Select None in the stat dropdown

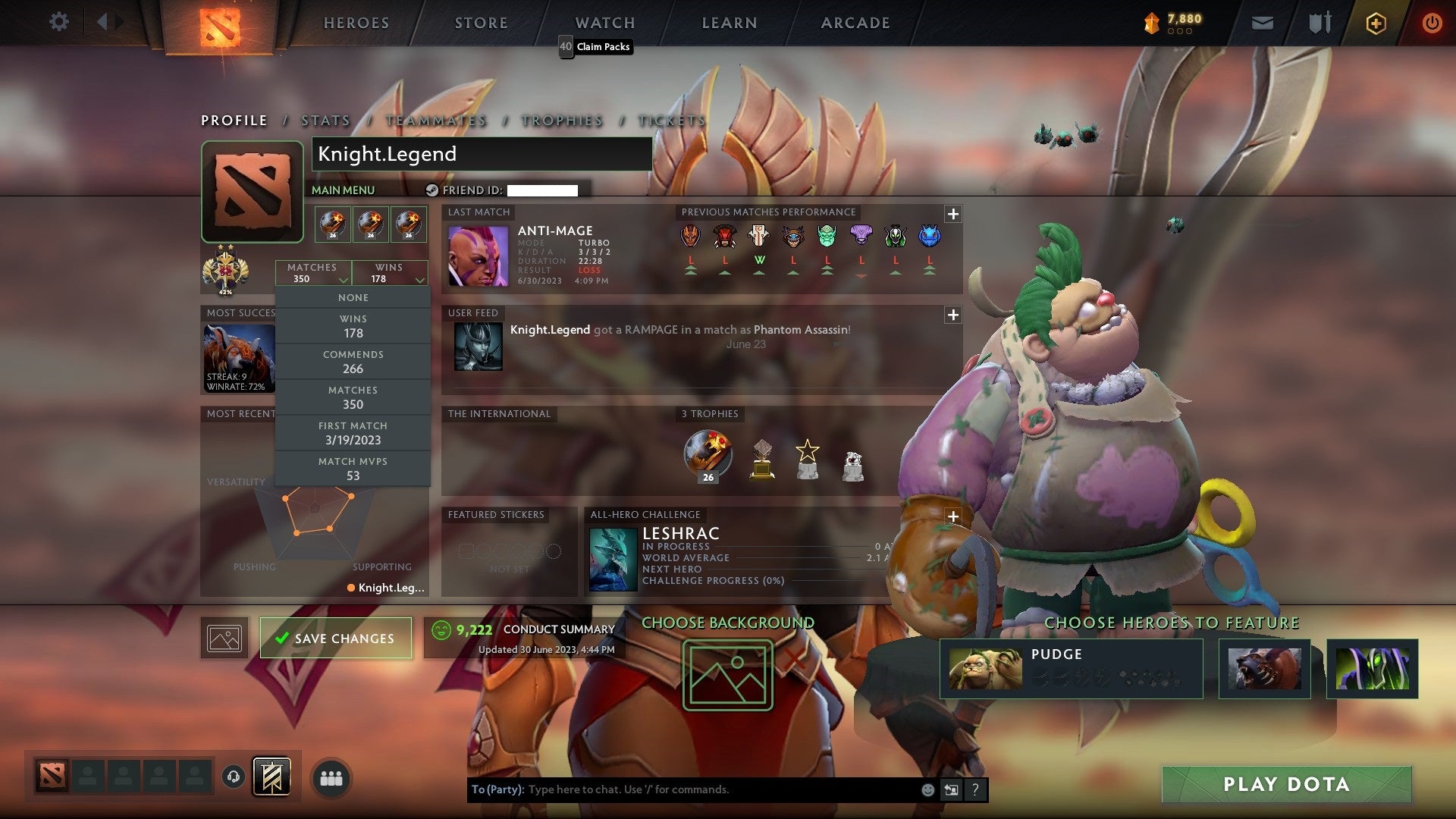pyautogui.click(x=353, y=298)
